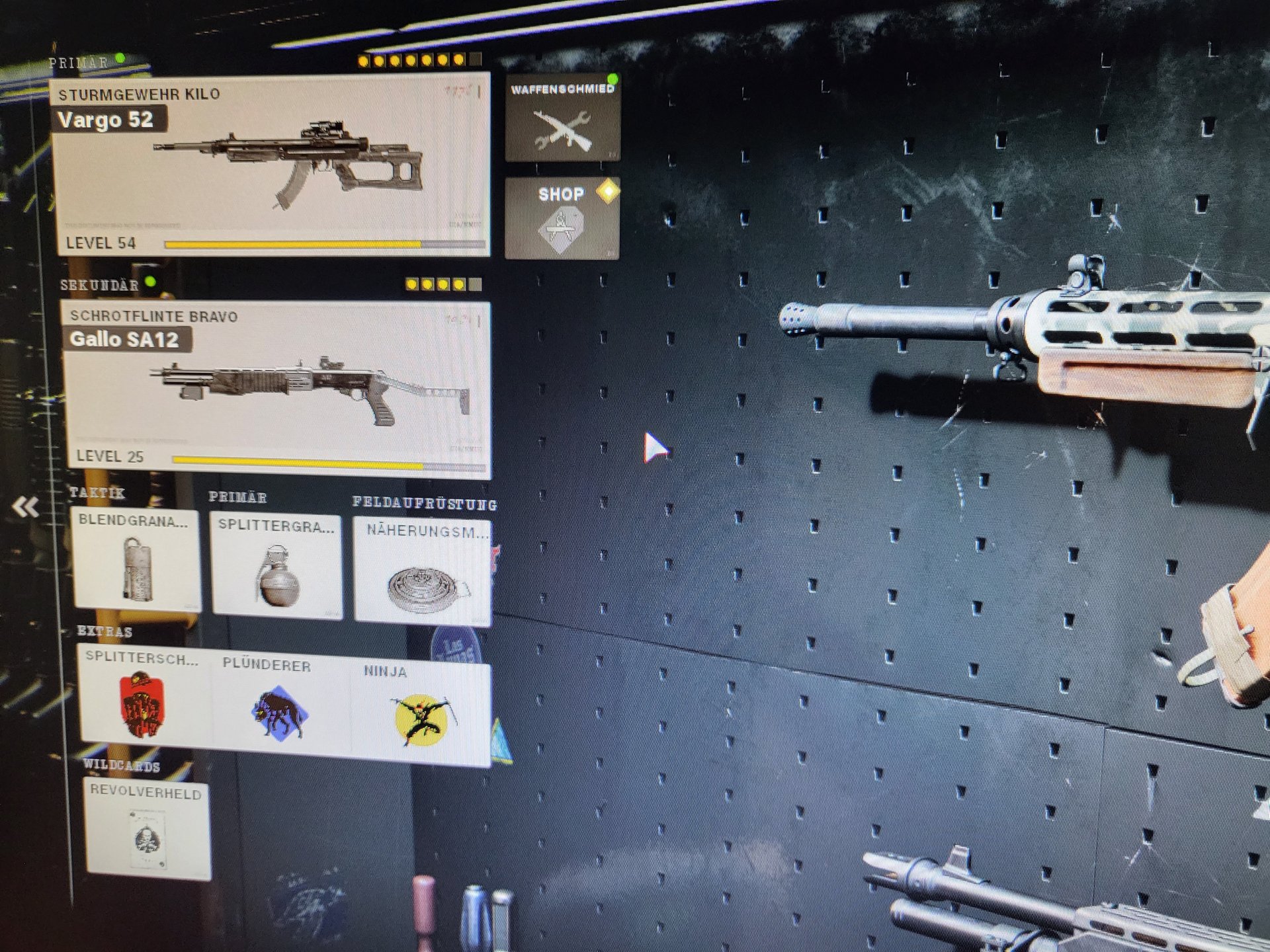Open the Plünderer perk slot
The width and height of the screenshot is (1270, 952).
point(281,705)
